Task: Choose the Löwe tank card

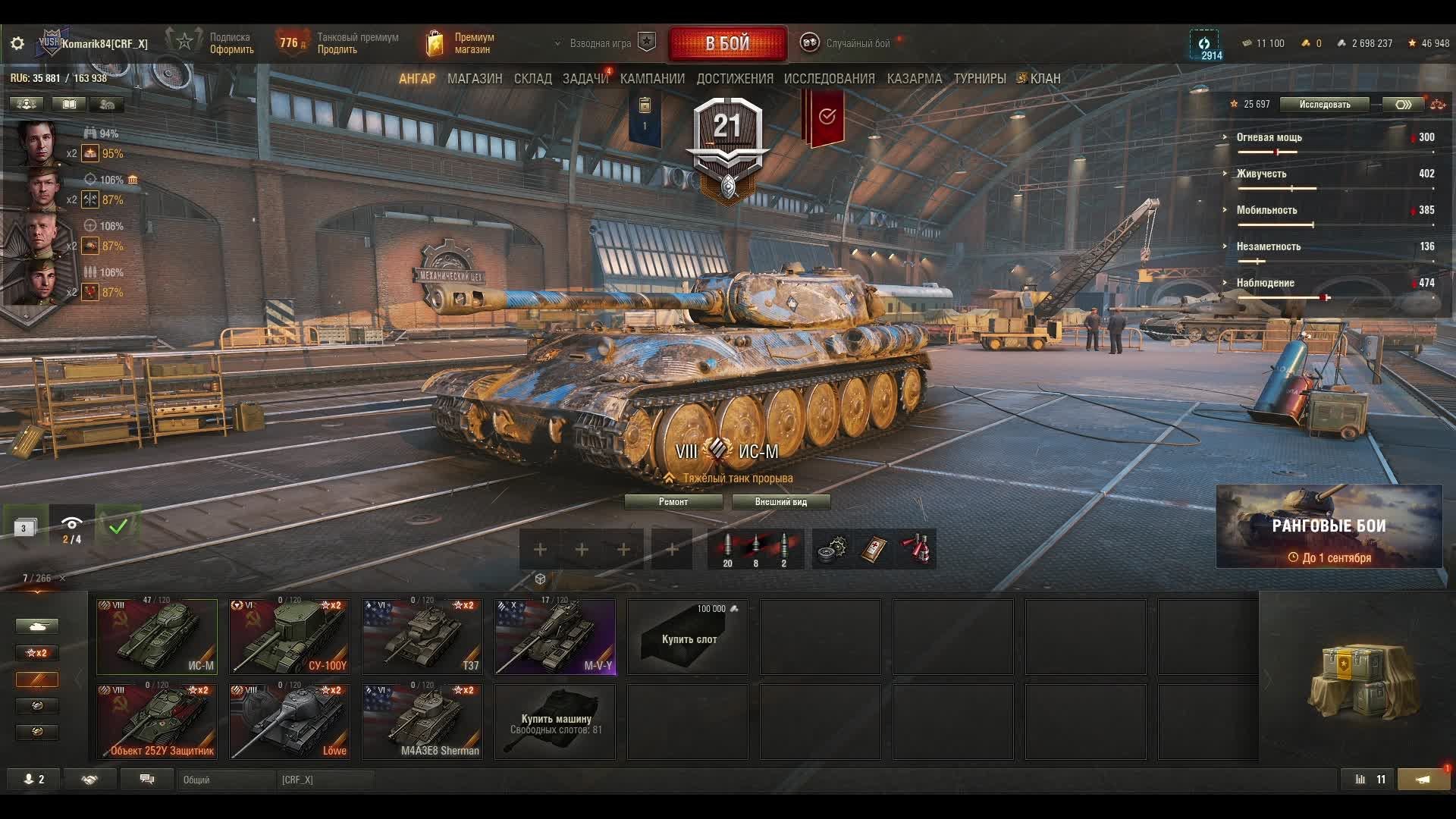Action: [290, 722]
